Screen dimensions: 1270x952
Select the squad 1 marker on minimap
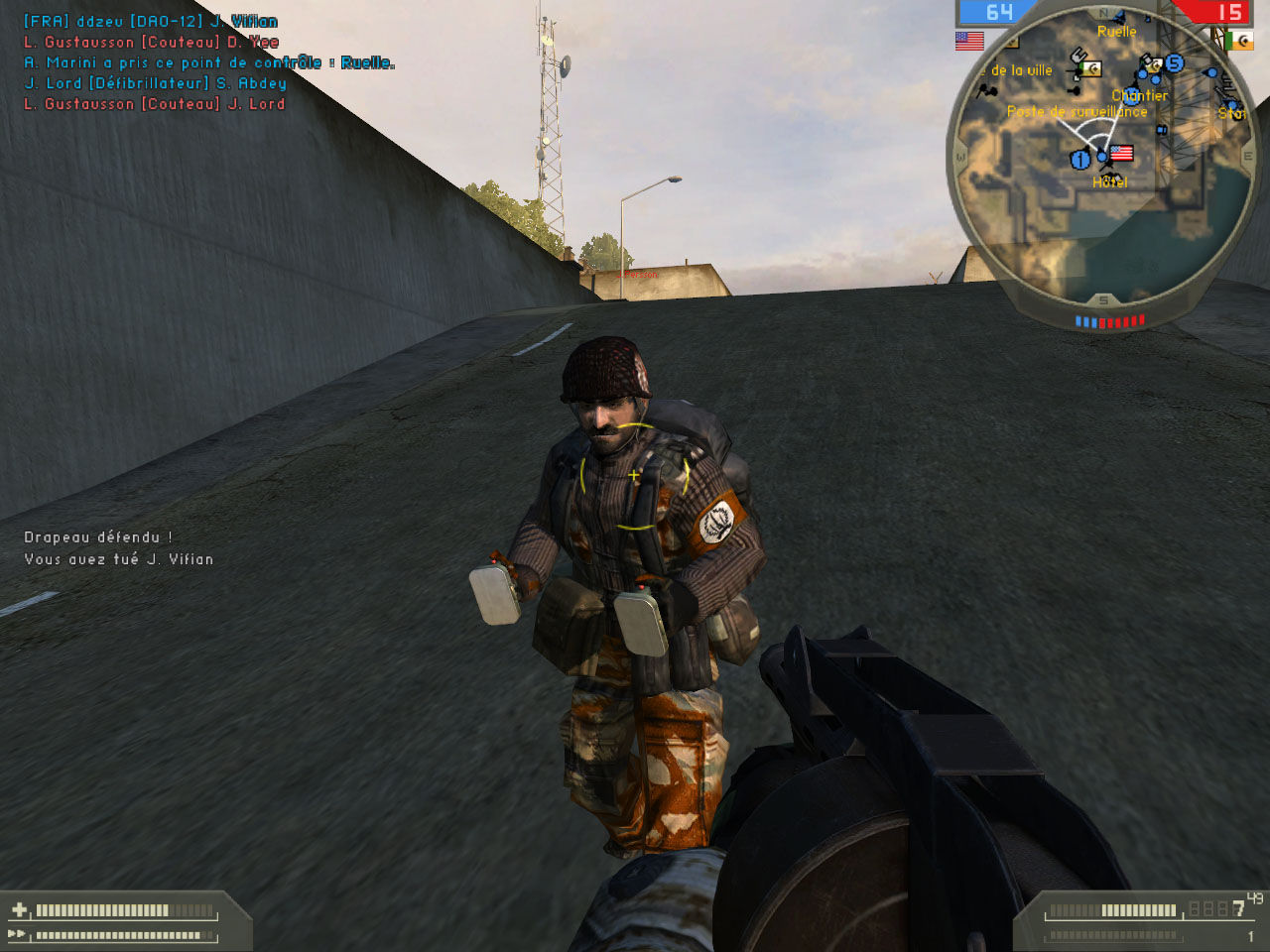coord(1080,159)
